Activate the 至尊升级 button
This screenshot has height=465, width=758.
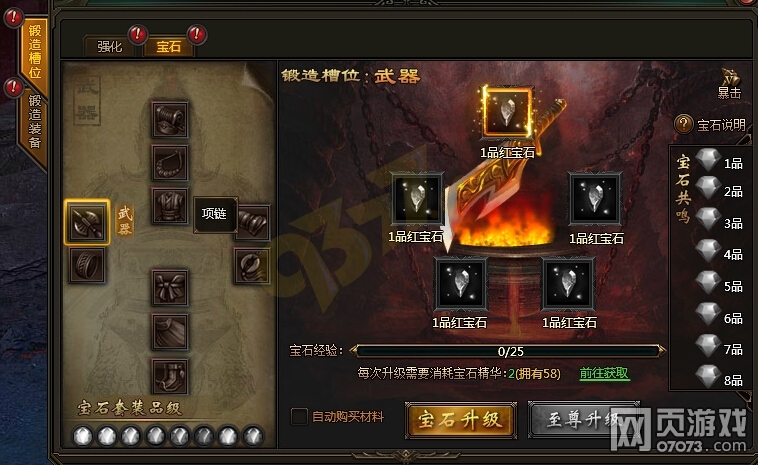coord(583,418)
